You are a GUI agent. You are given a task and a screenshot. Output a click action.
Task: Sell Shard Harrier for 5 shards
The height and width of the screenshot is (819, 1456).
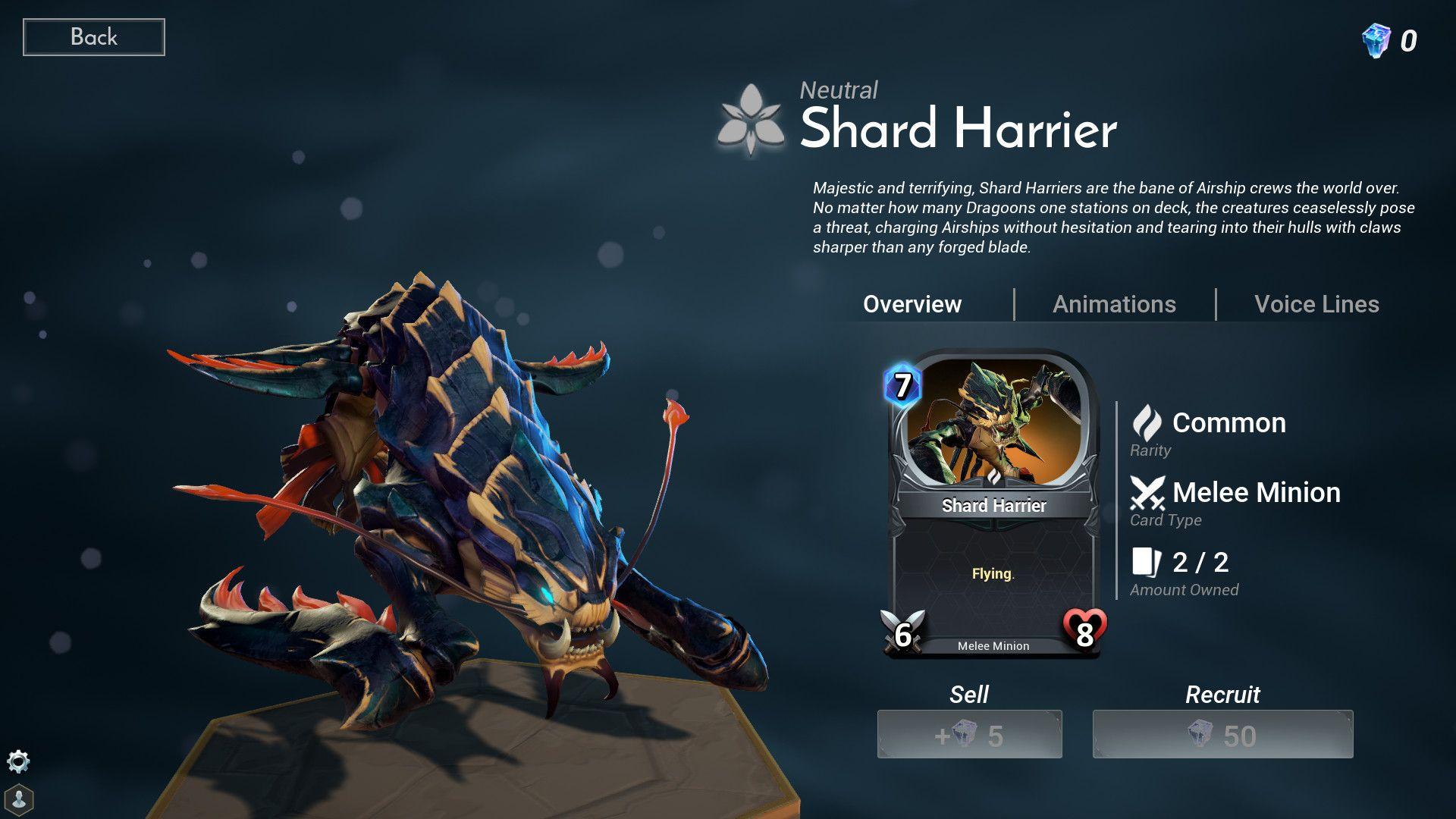(x=970, y=733)
